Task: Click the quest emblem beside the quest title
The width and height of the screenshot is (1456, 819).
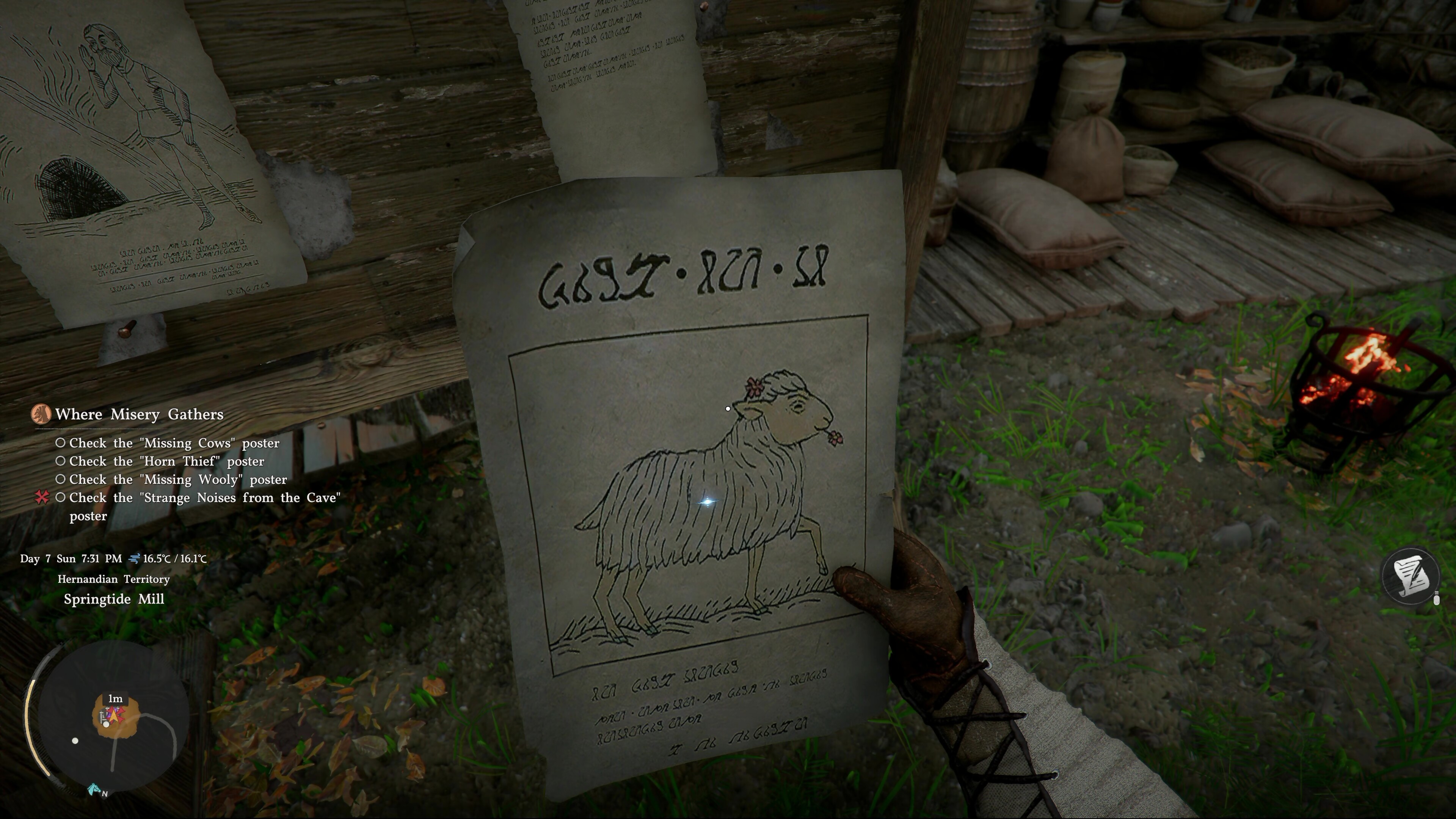Action: pos(41,414)
